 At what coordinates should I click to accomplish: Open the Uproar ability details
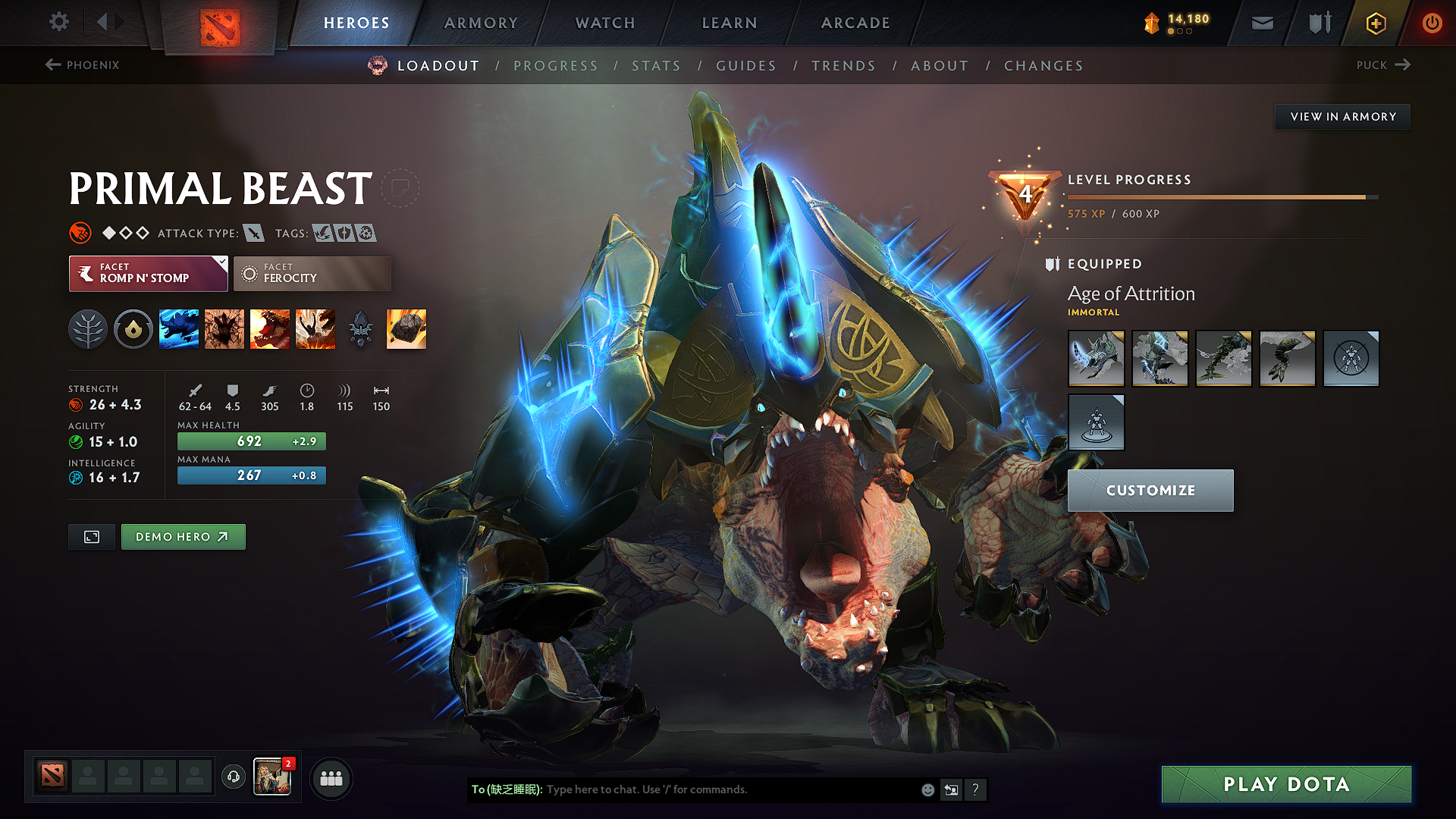270,328
